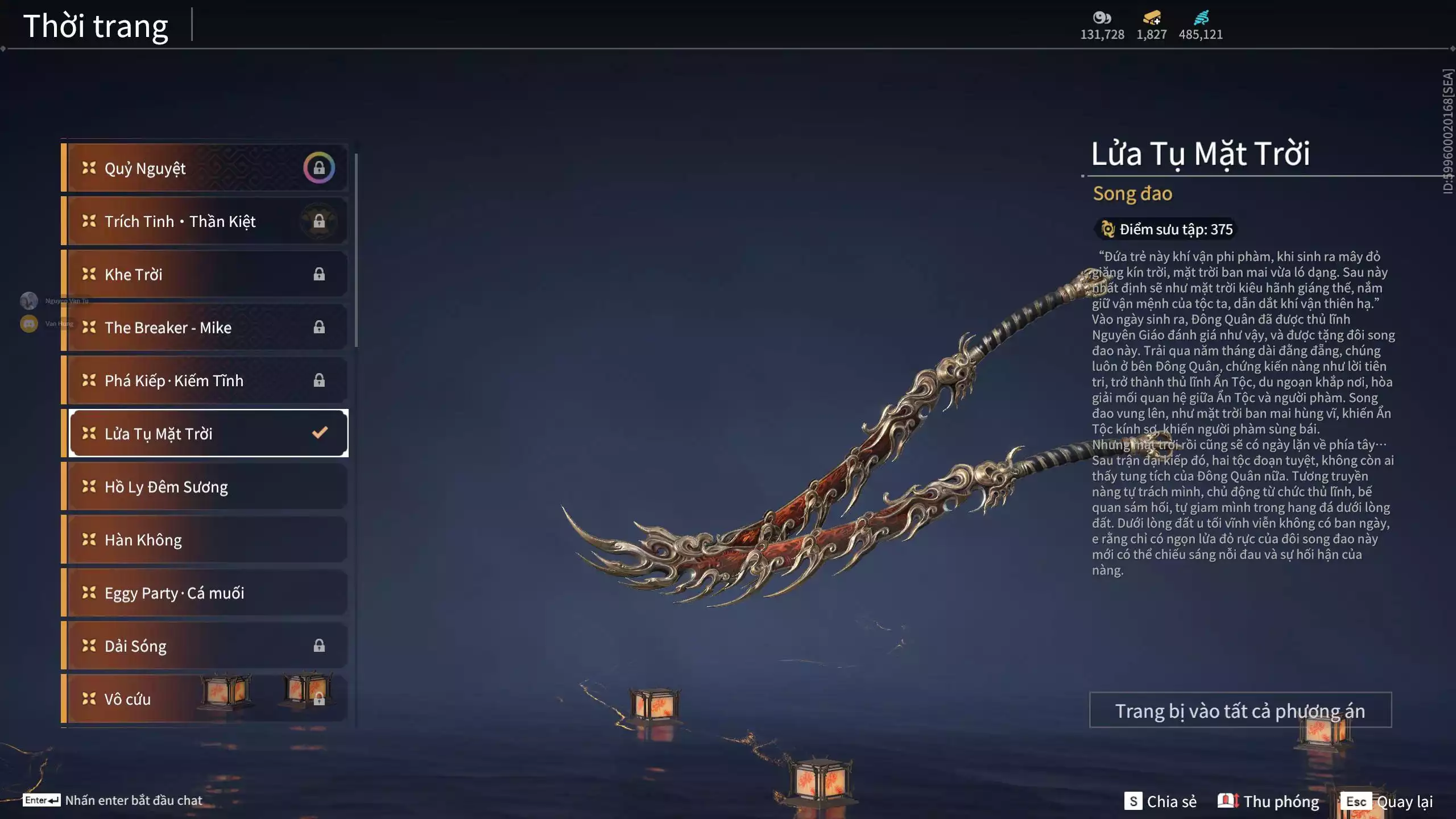
Task: Choose Trích Tinh • Thần Kiệt from list
Action: [x=205, y=221]
